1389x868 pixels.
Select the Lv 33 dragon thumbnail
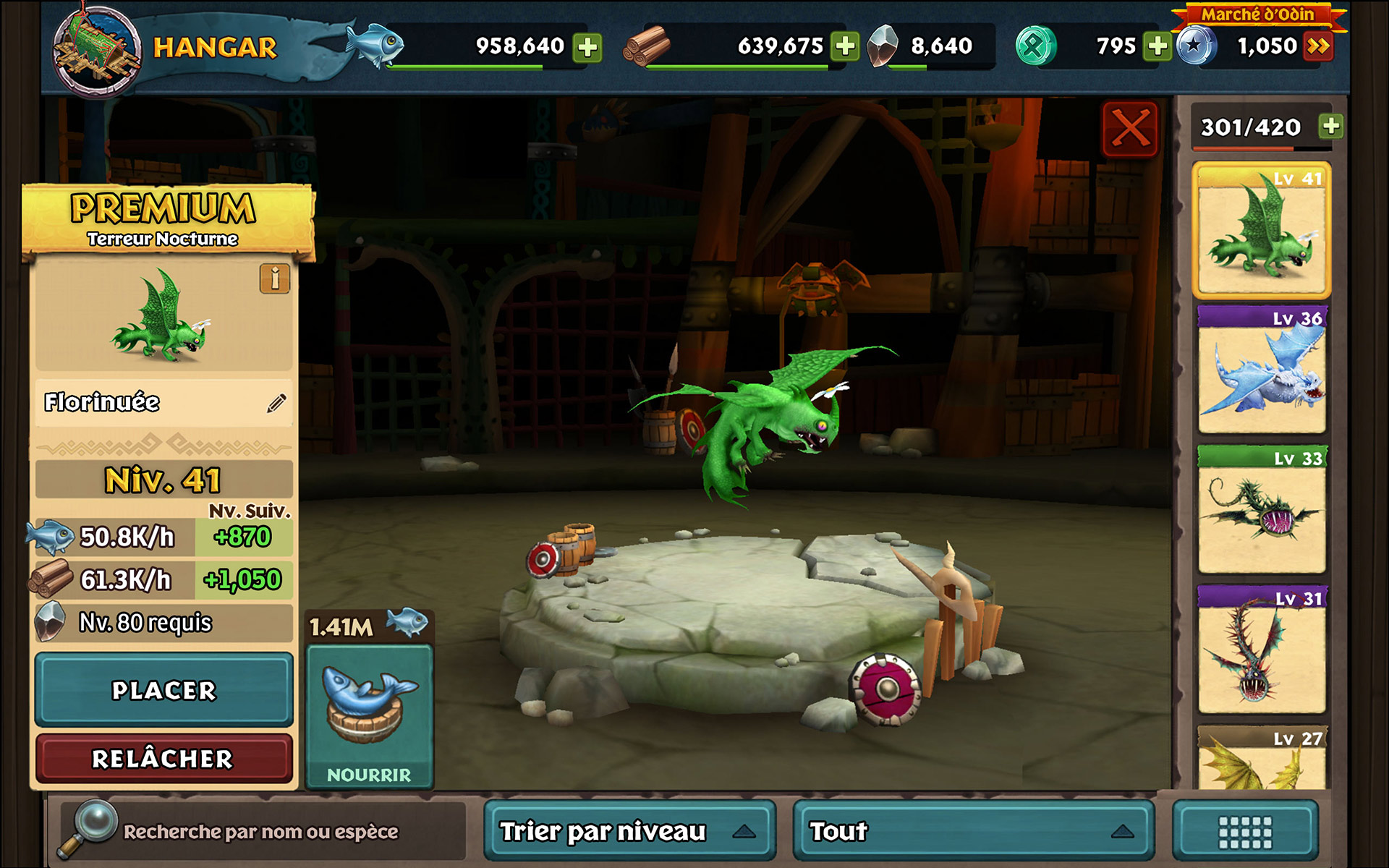pos(1262,511)
